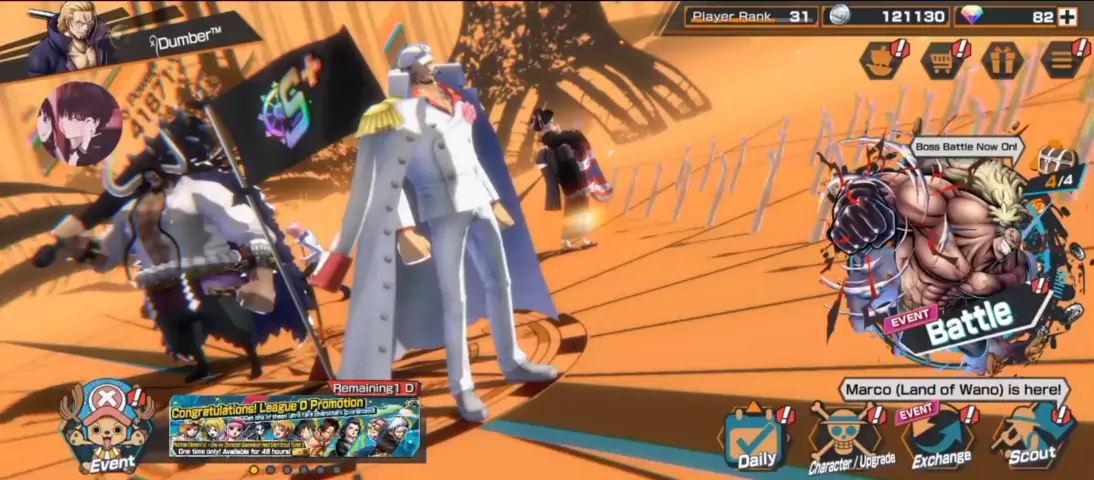Image resolution: width=1094 pixels, height=480 pixels.
Task: Tap the round anime couple portrait
Action: [78, 123]
